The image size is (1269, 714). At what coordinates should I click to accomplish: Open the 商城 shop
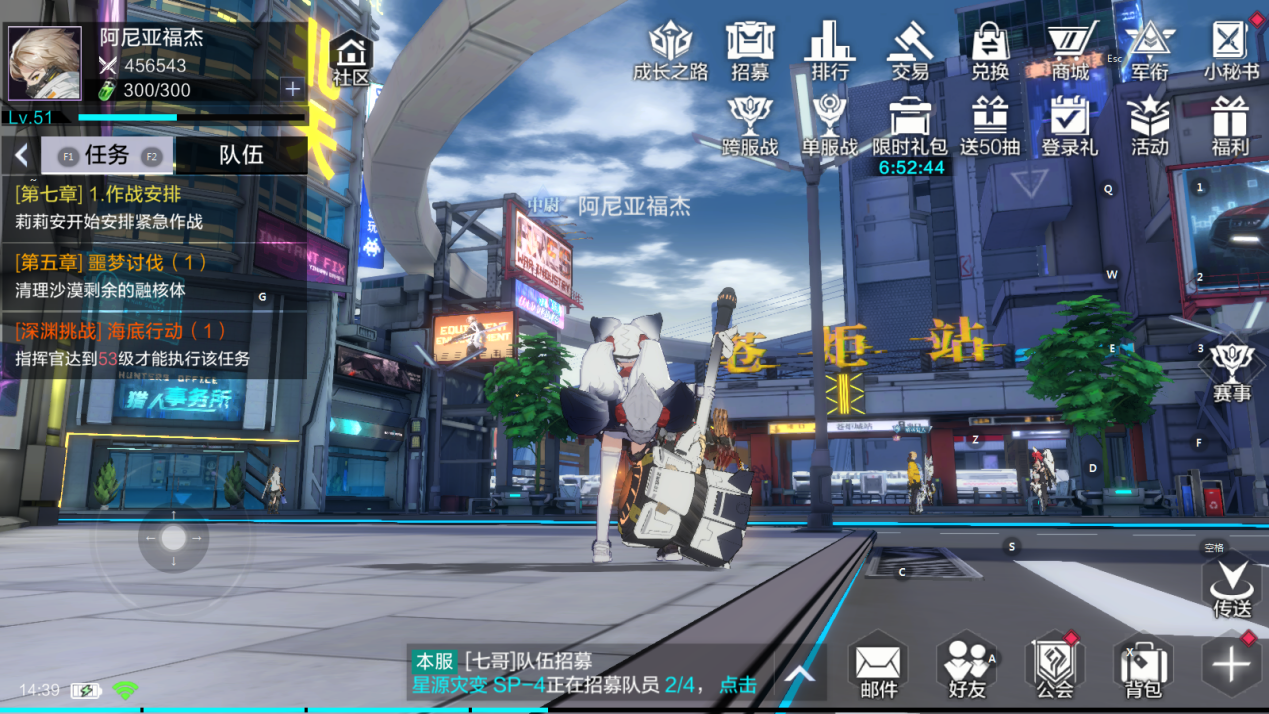coord(1070,51)
